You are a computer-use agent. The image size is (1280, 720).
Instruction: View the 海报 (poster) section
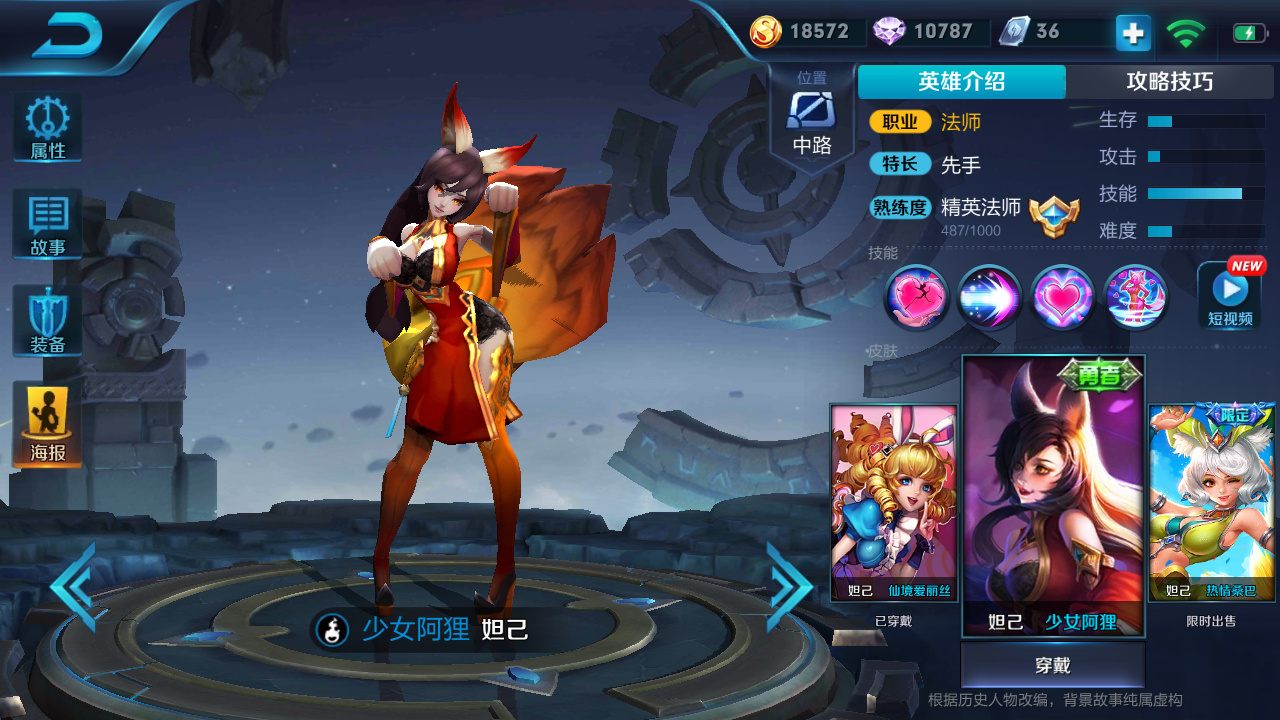46,420
